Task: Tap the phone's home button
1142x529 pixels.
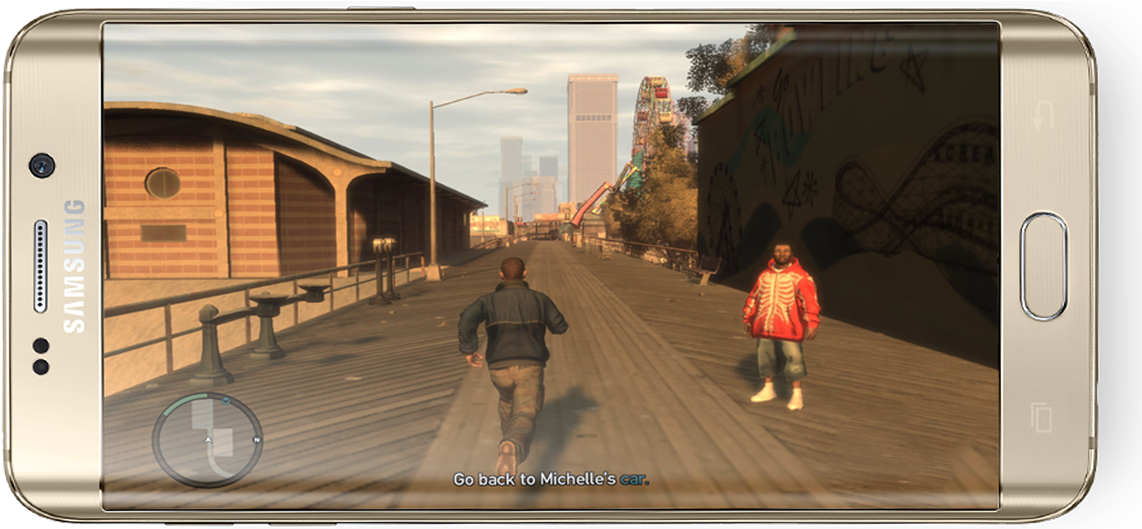Action: point(1044,266)
